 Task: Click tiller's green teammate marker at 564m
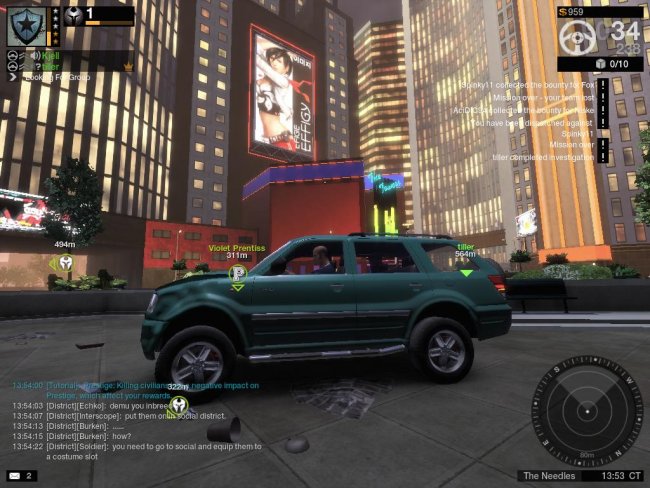coord(466,270)
